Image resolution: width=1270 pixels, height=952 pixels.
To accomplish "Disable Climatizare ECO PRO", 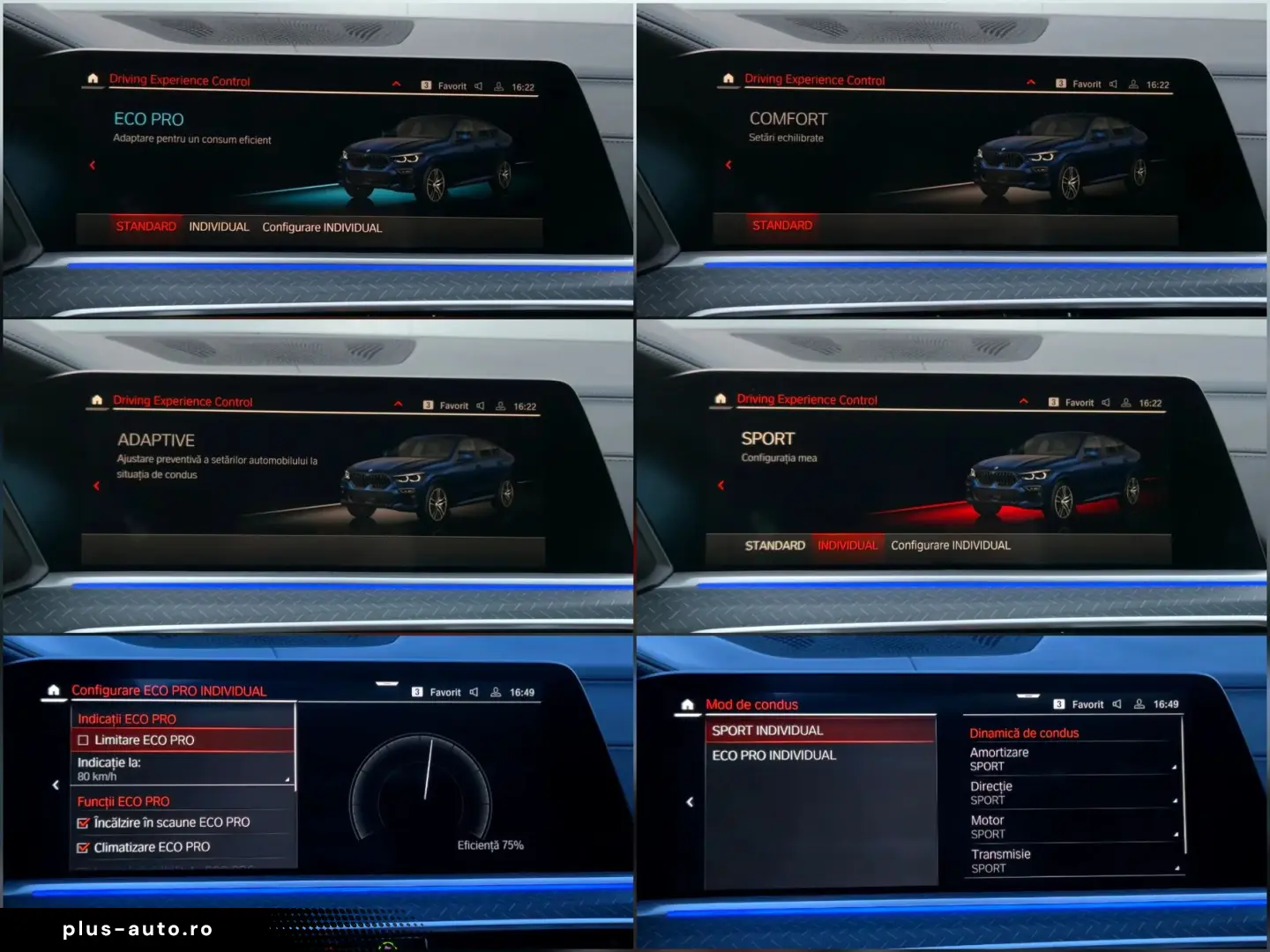I will 84,846.
